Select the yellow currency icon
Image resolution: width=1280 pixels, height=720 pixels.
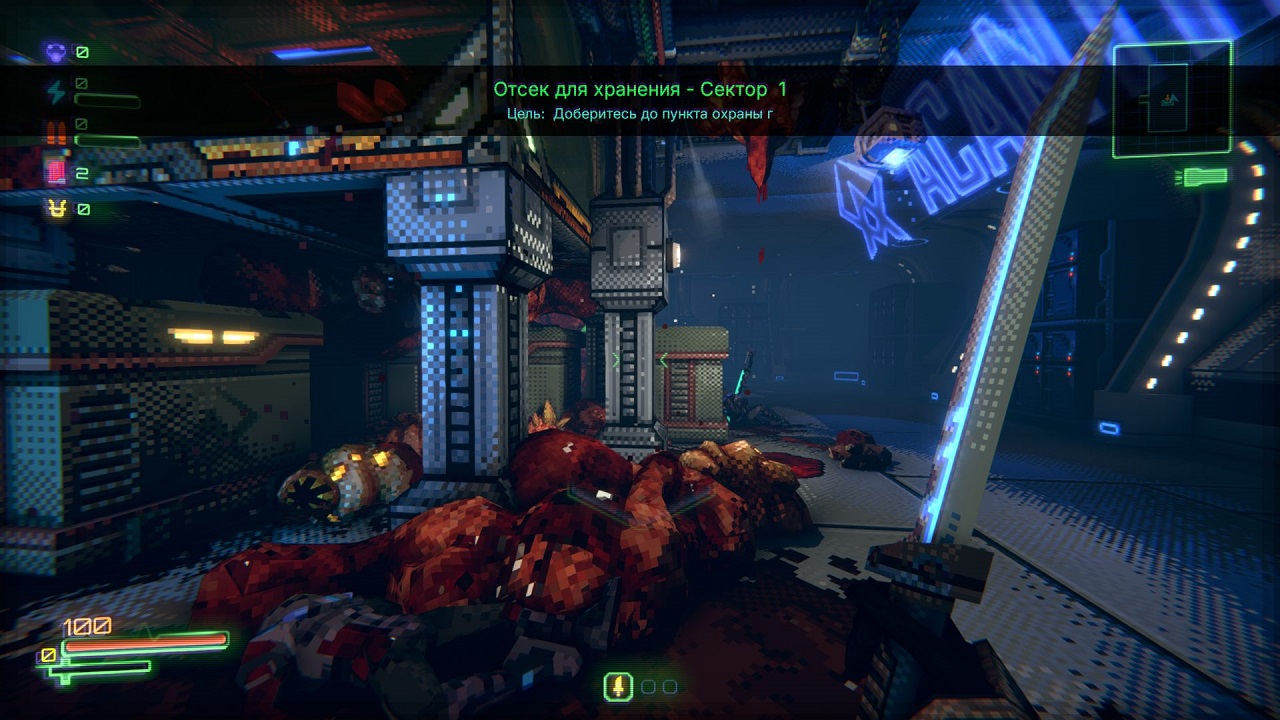tap(55, 209)
